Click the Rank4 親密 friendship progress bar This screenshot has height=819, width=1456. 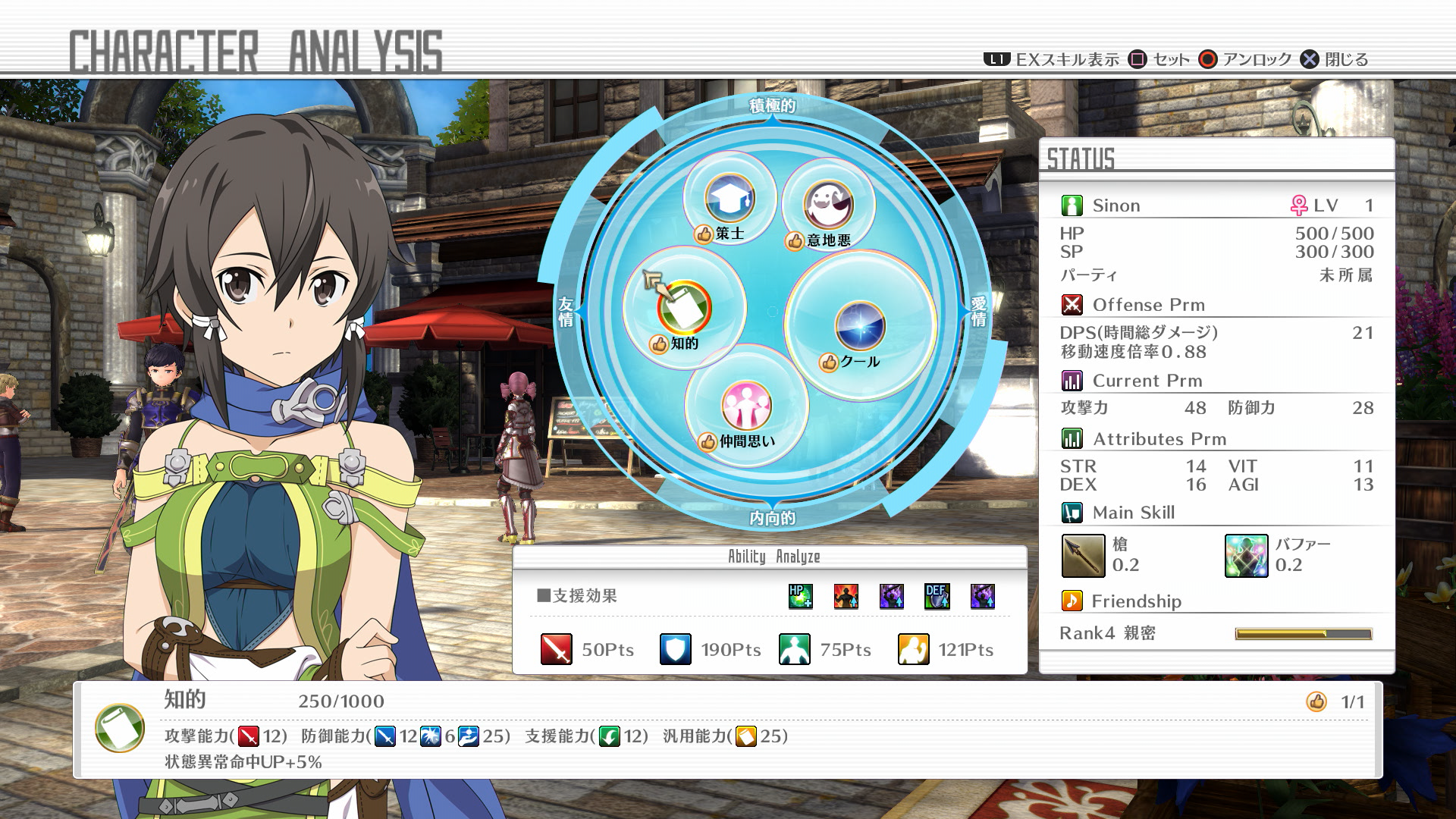tap(1303, 632)
